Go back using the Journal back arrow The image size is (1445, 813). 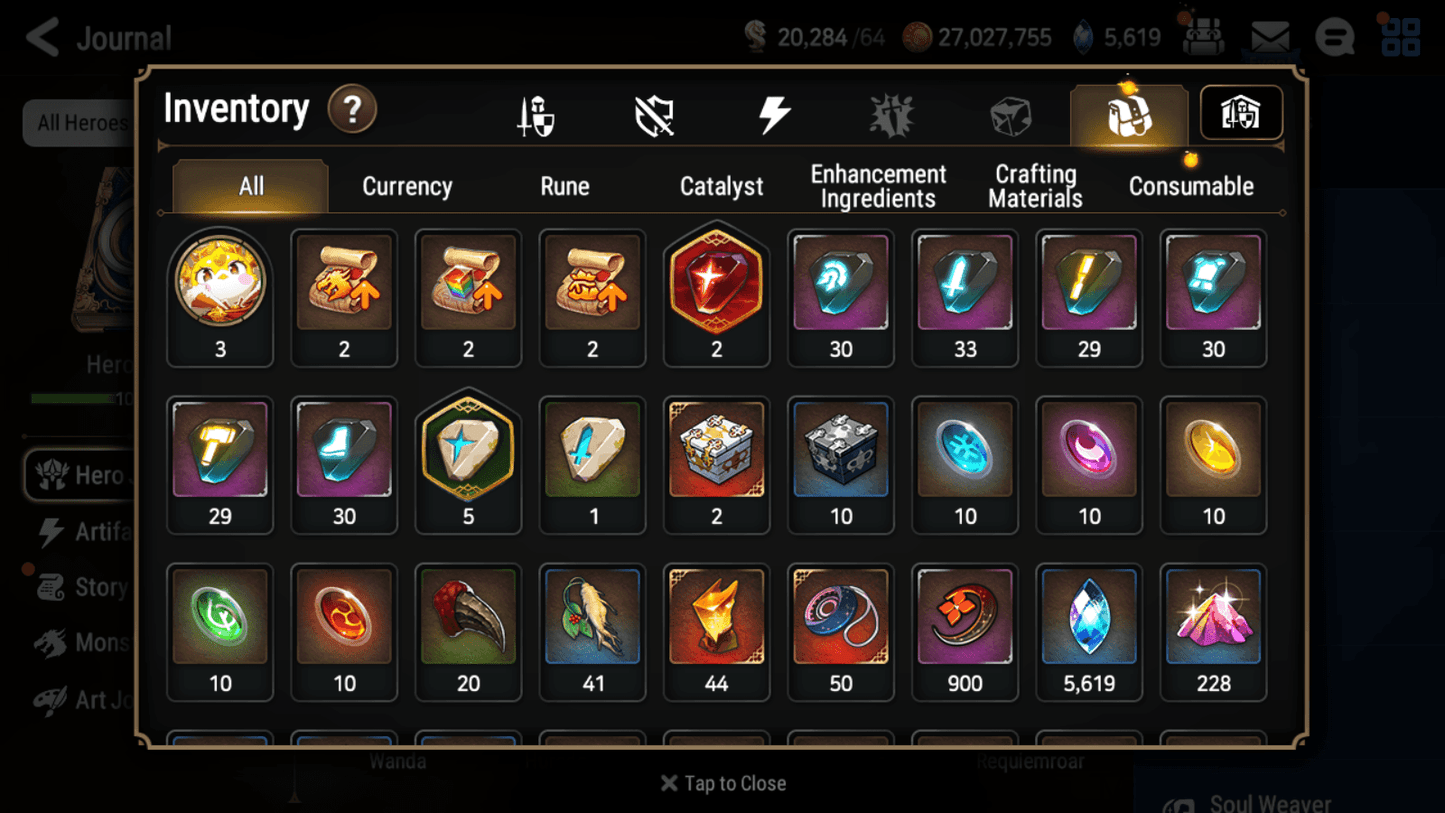40,37
